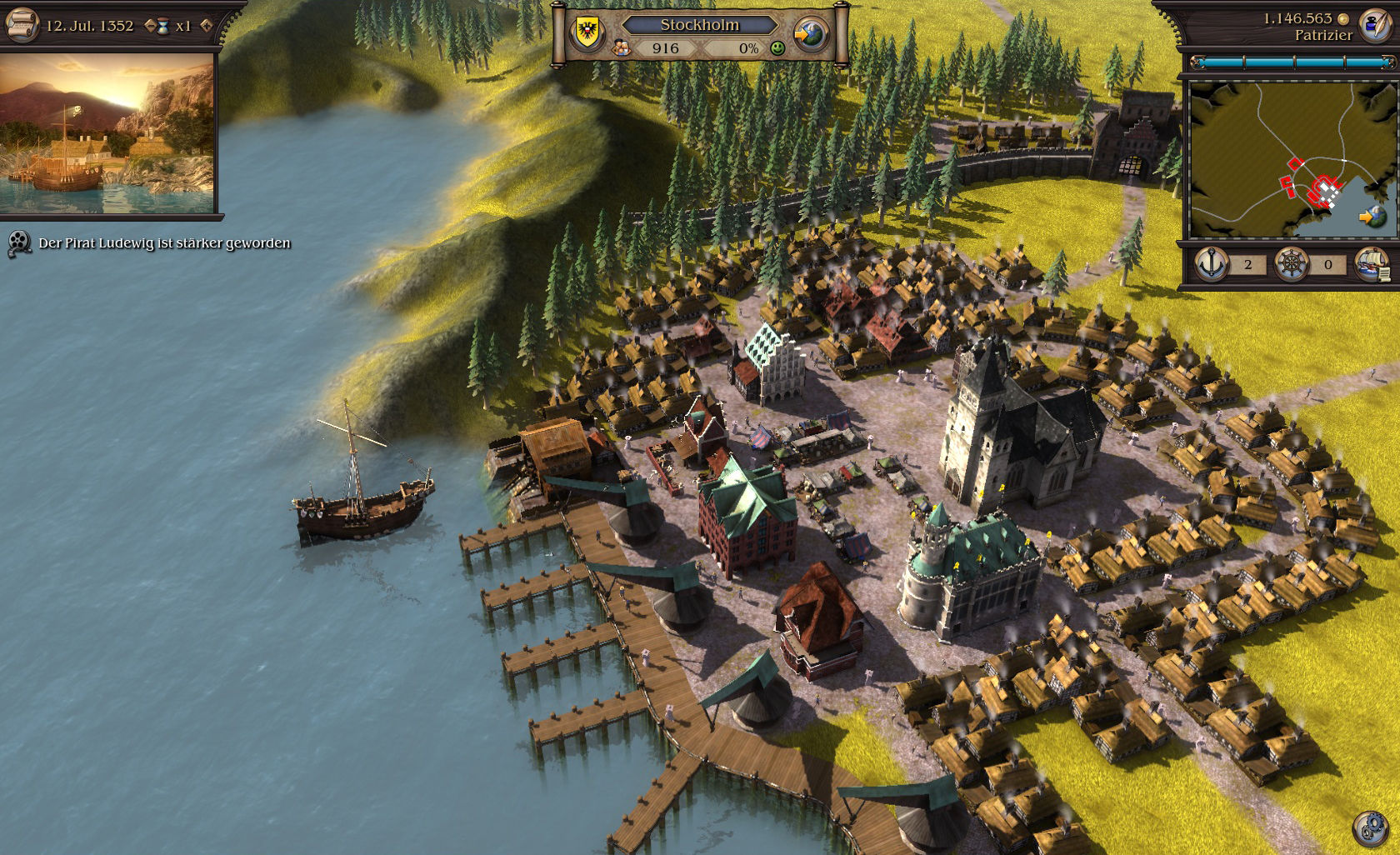
Task: Open options via the bottom-right gear icon
Action: coord(1371,829)
